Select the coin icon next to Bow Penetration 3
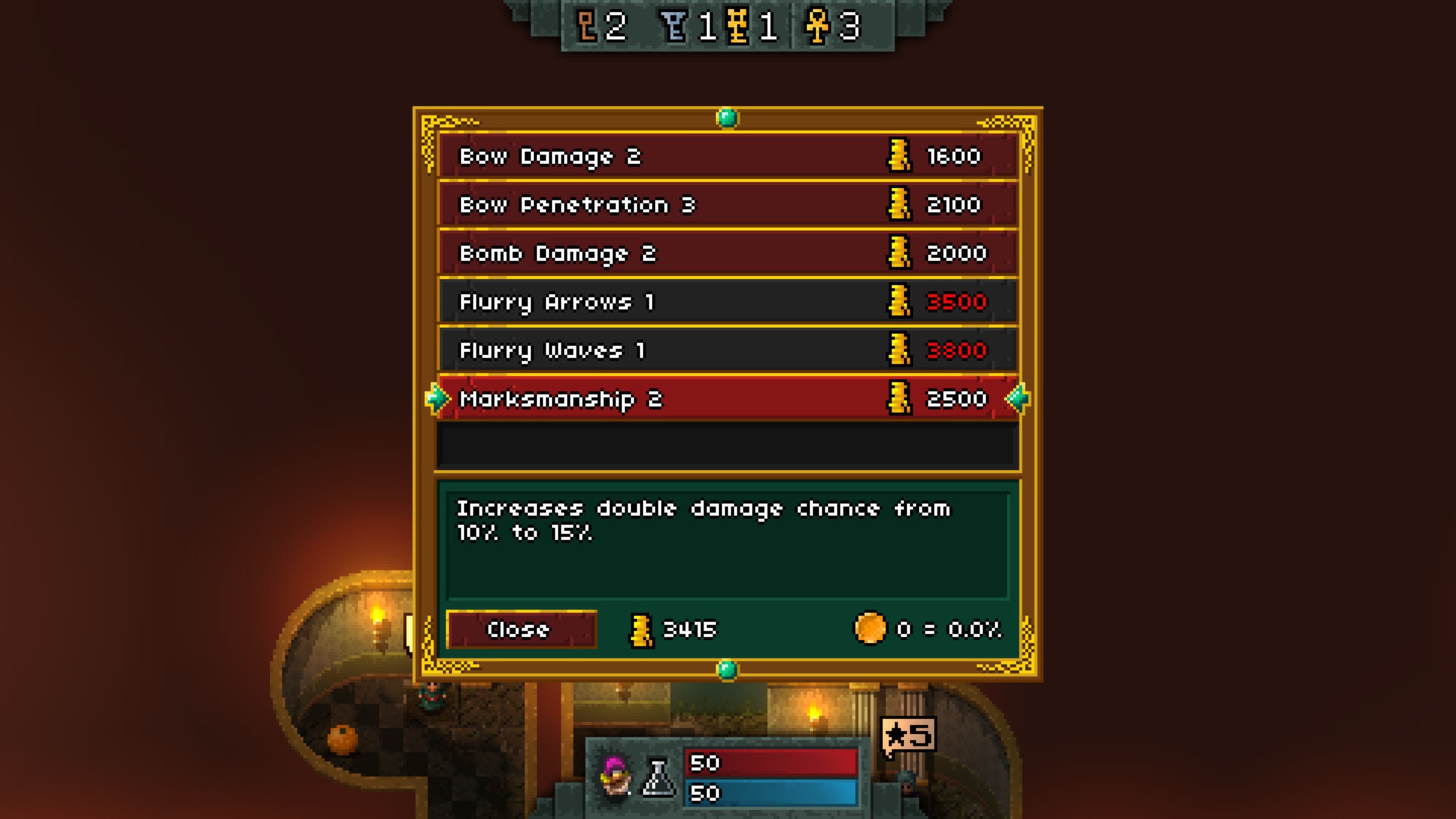1456x819 pixels. tap(899, 205)
